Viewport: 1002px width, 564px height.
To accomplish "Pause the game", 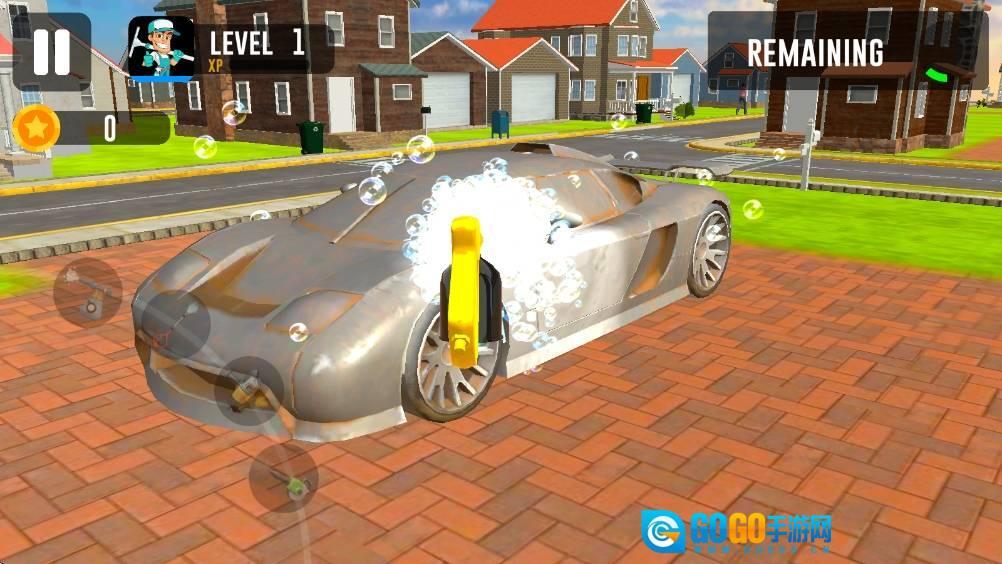I will (x=51, y=52).
